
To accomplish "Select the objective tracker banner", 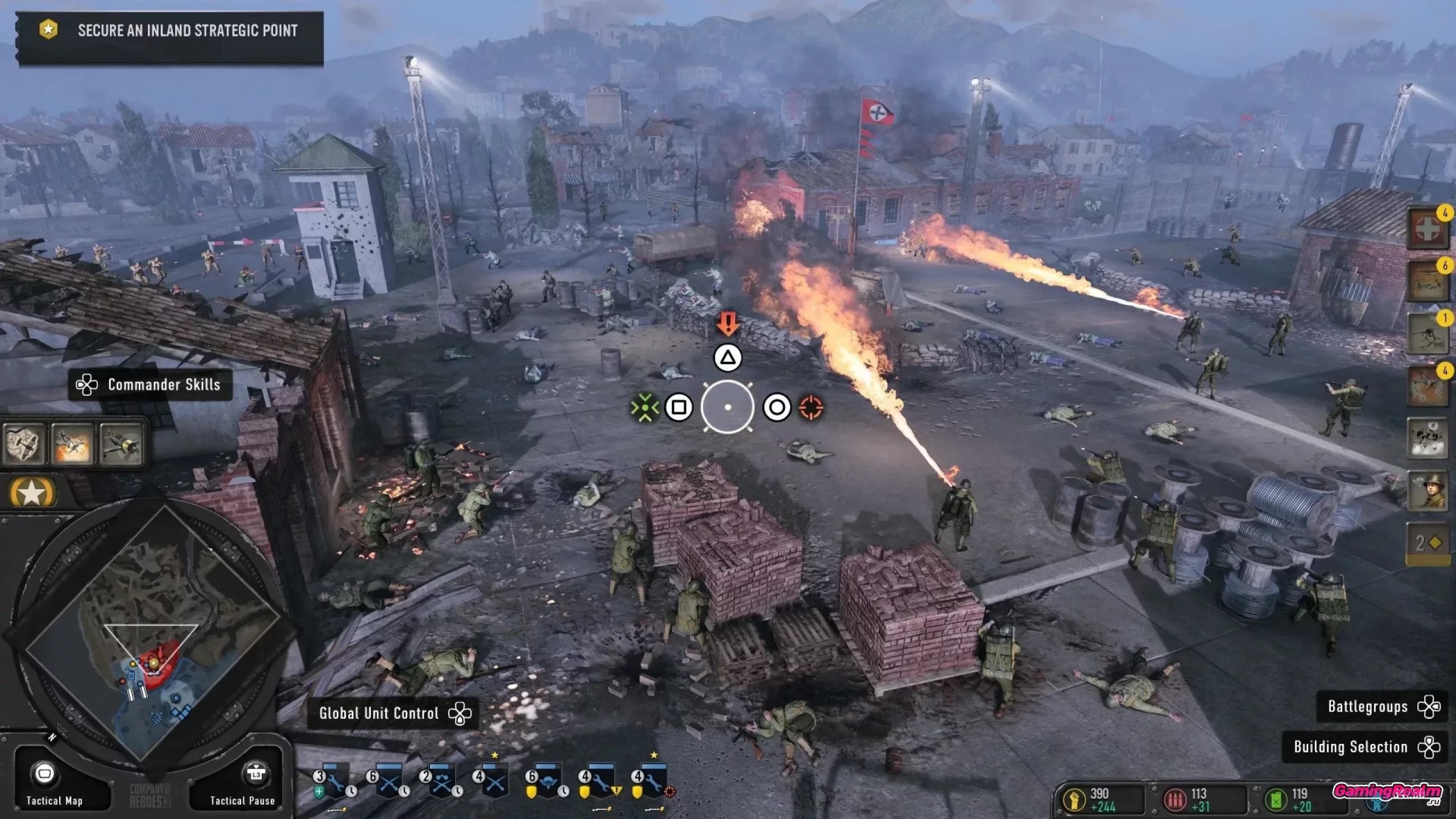I will [169, 31].
